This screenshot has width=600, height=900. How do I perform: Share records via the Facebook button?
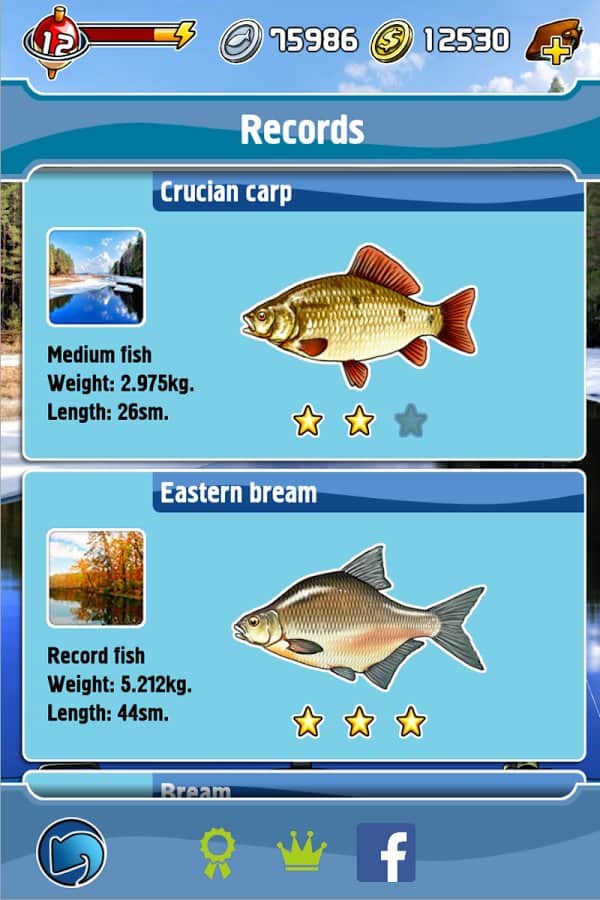386,853
